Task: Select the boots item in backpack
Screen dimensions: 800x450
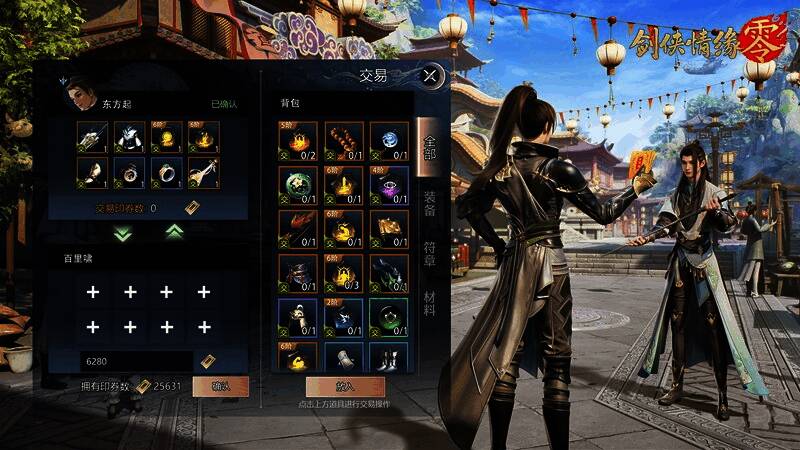Action: [390, 358]
